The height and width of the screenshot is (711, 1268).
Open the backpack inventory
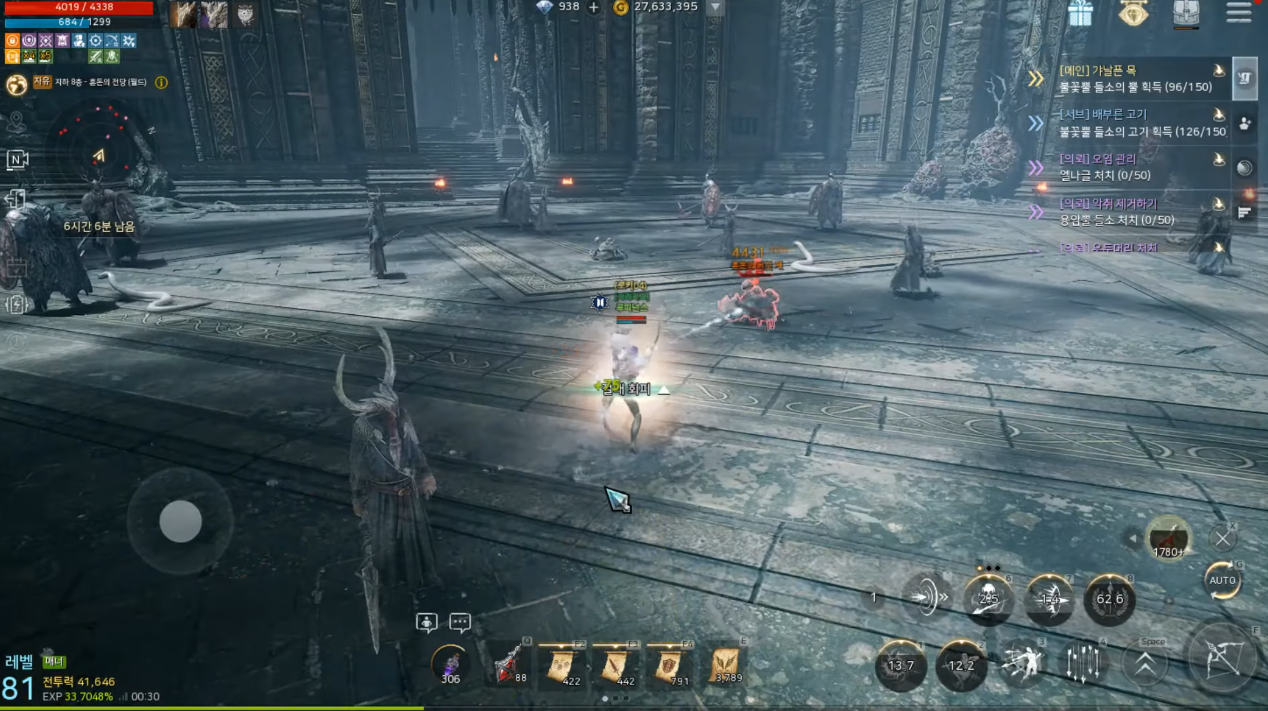pyautogui.click(x=1186, y=13)
